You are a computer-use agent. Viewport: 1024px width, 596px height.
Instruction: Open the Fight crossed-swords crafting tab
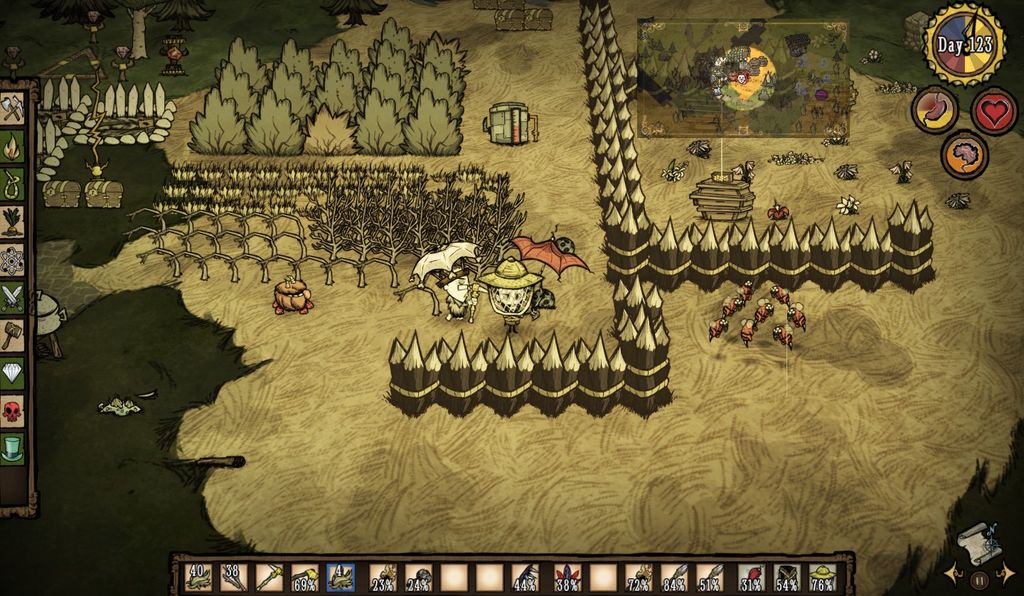(x=12, y=296)
